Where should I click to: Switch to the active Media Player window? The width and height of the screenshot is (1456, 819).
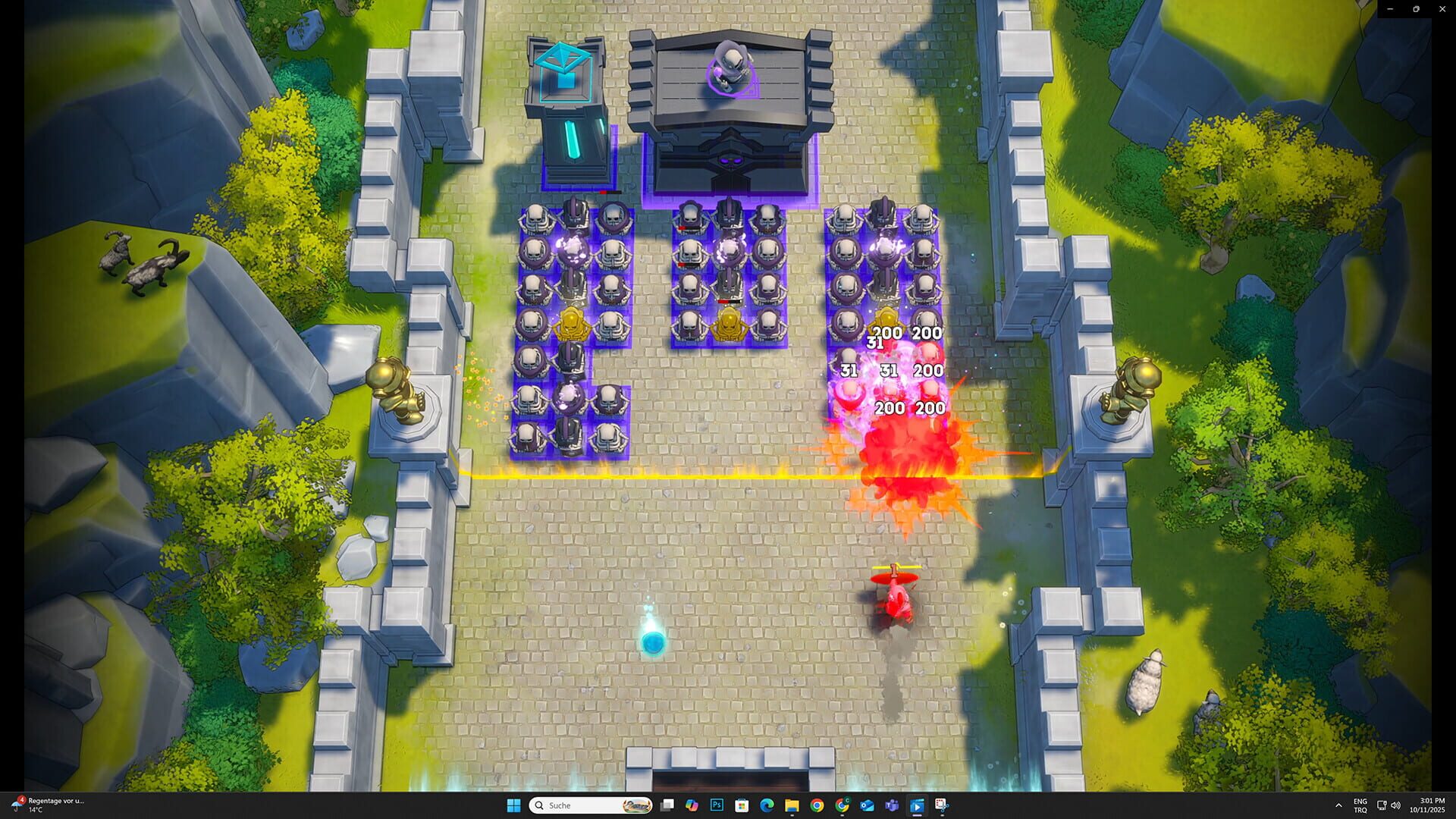pos(917,806)
